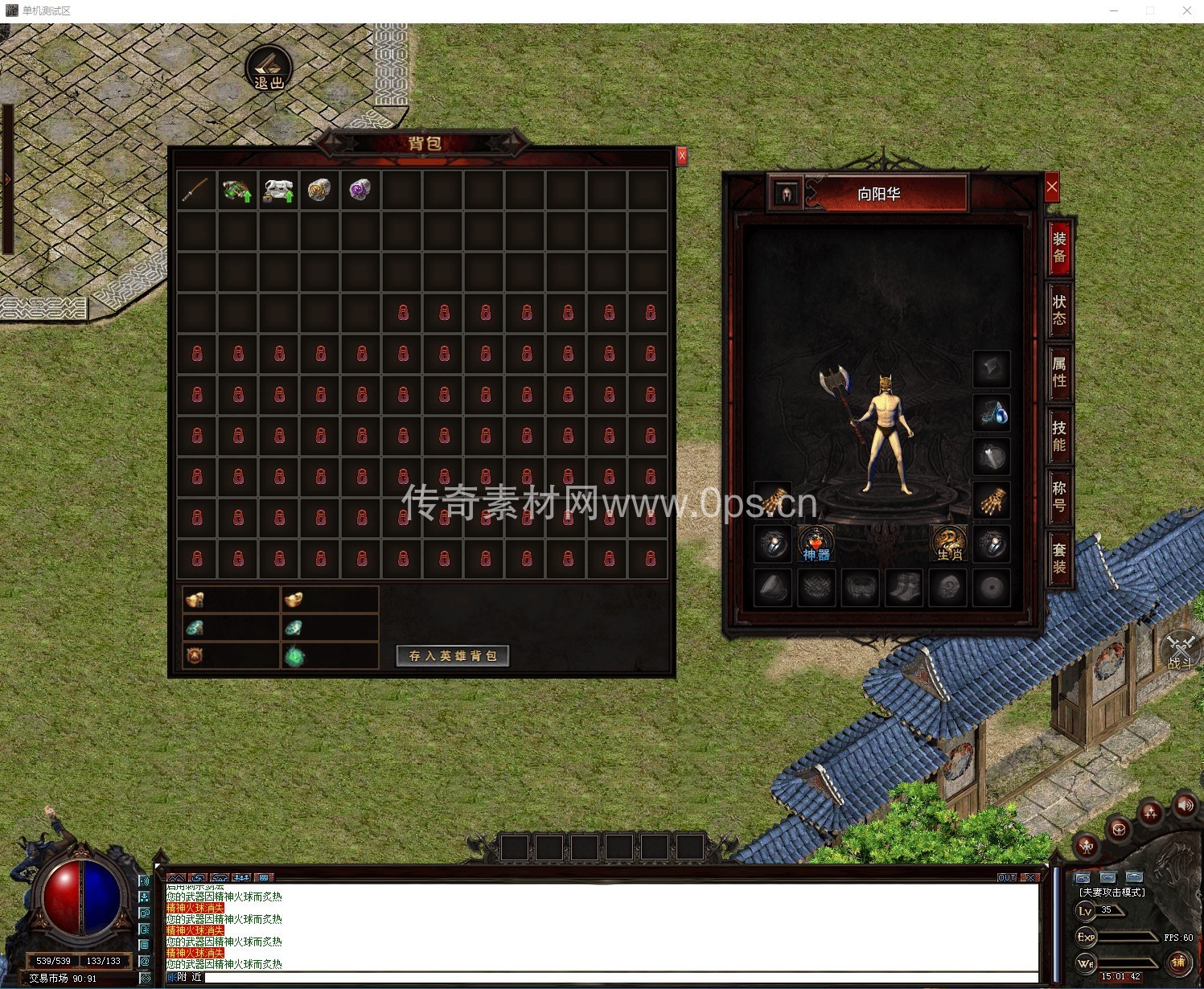The height and width of the screenshot is (989, 1204).
Task: Open the 生肖 zodiac slot
Action: click(x=949, y=544)
